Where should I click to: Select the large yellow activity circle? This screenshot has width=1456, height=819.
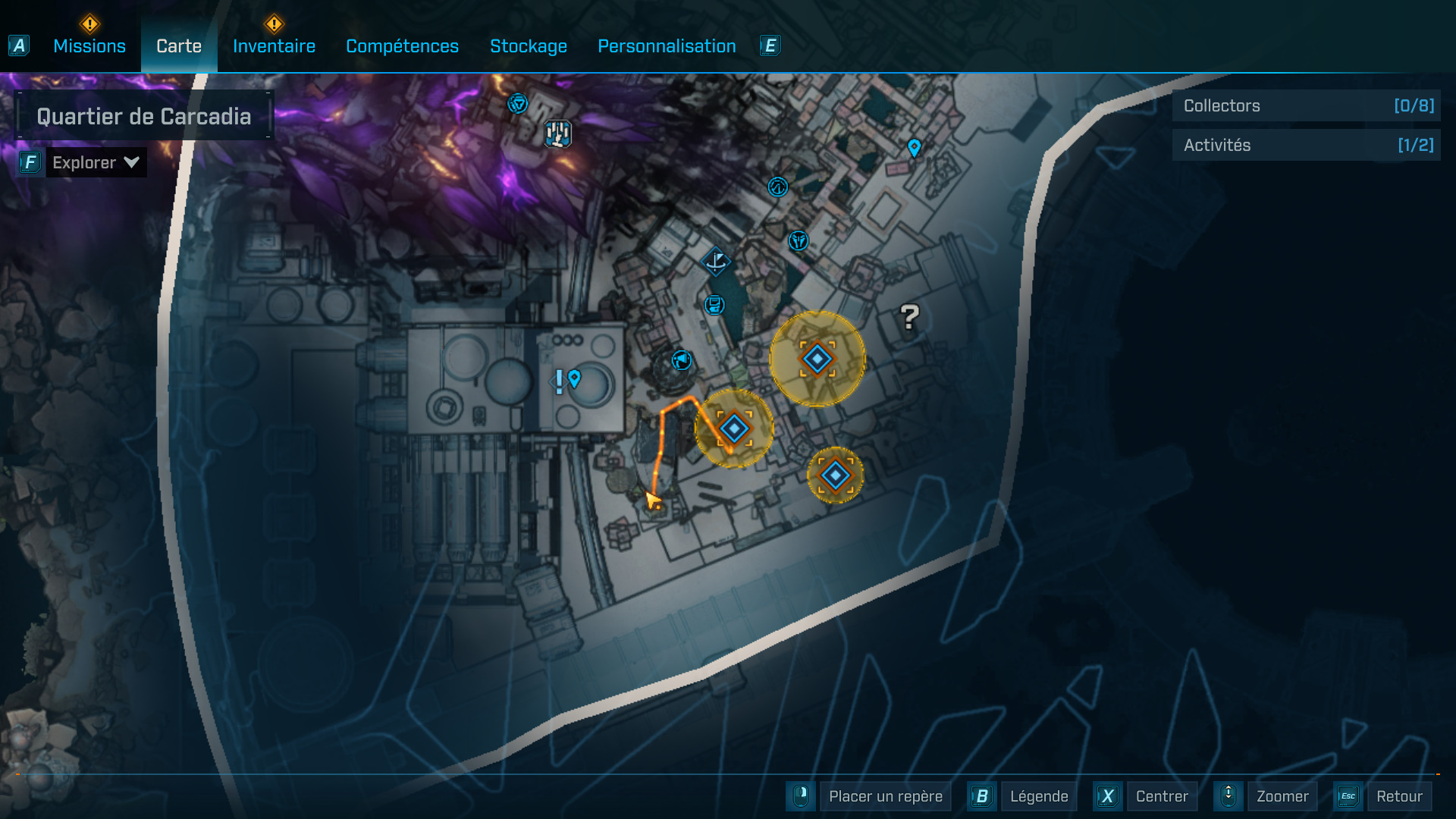(817, 359)
